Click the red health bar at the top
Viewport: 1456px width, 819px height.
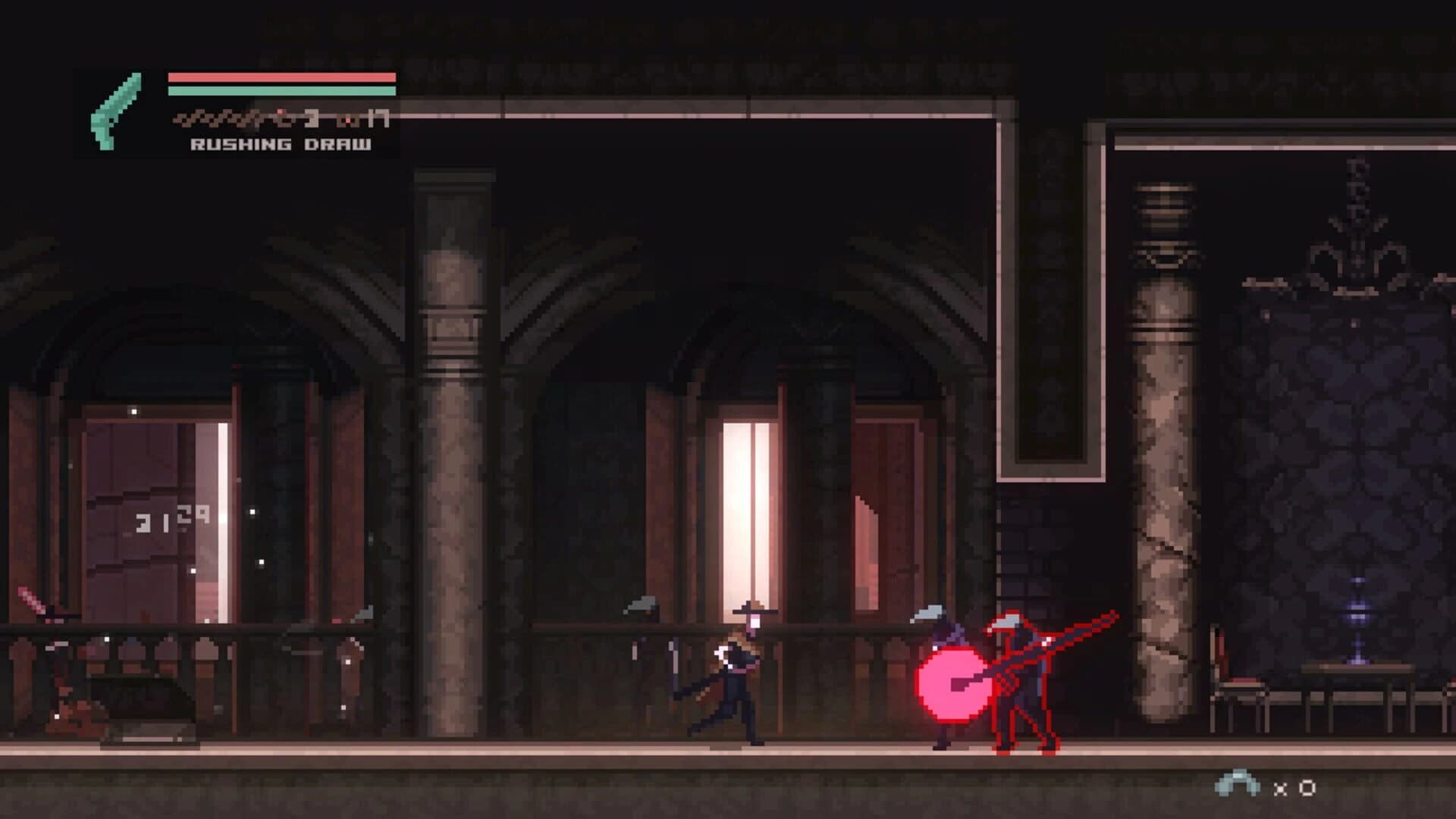pyautogui.click(x=281, y=76)
